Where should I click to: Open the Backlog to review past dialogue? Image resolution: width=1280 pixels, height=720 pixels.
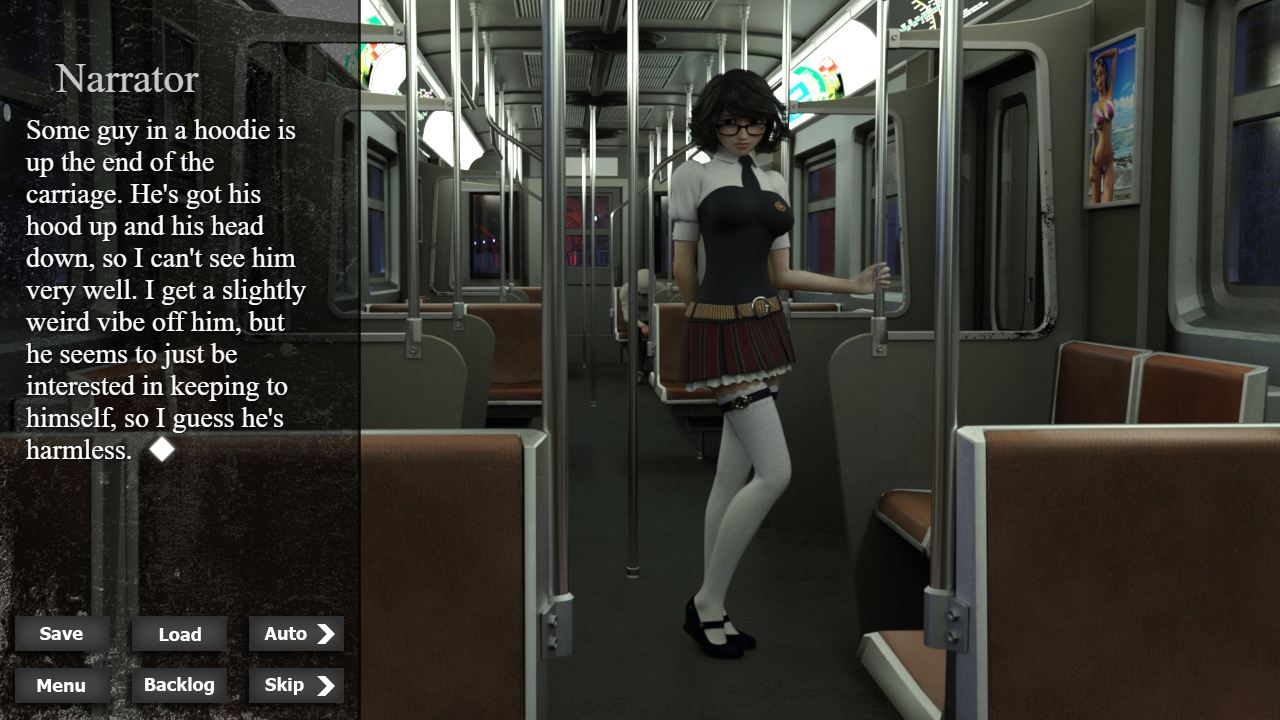(x=179, y=686)
